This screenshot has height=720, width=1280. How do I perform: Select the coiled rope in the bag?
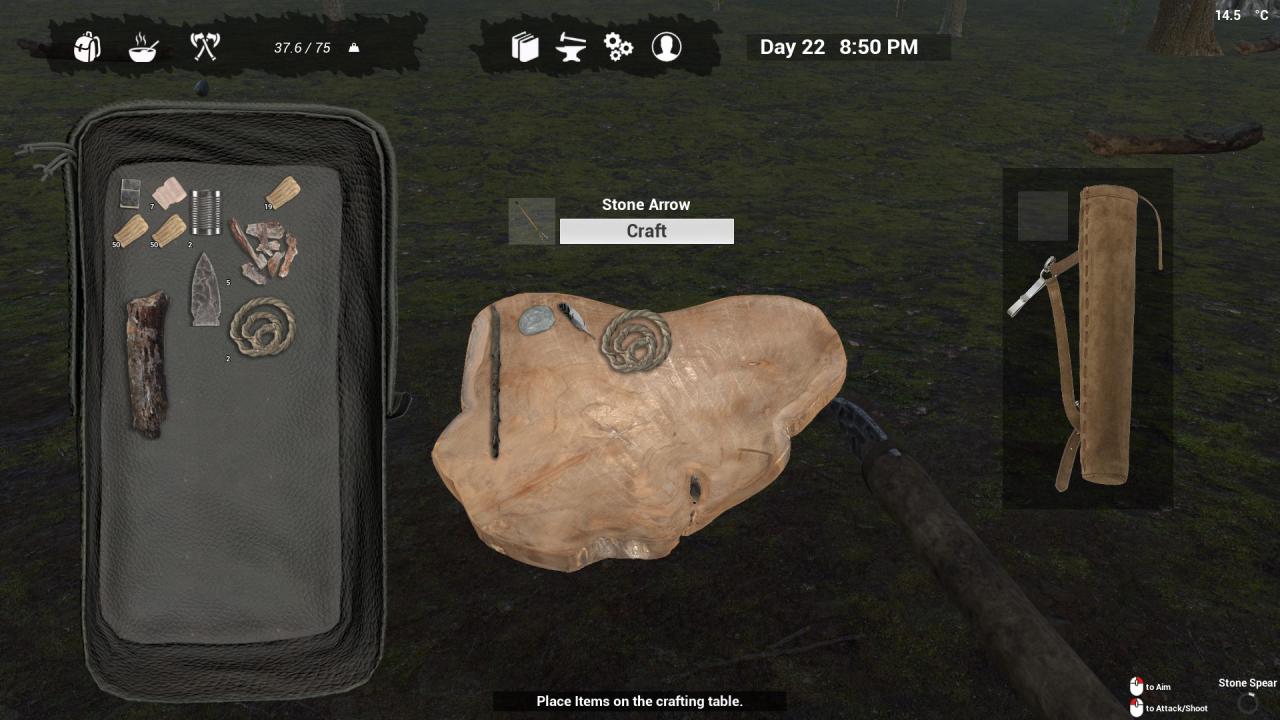pyautogui.click(x=262, y=327)
